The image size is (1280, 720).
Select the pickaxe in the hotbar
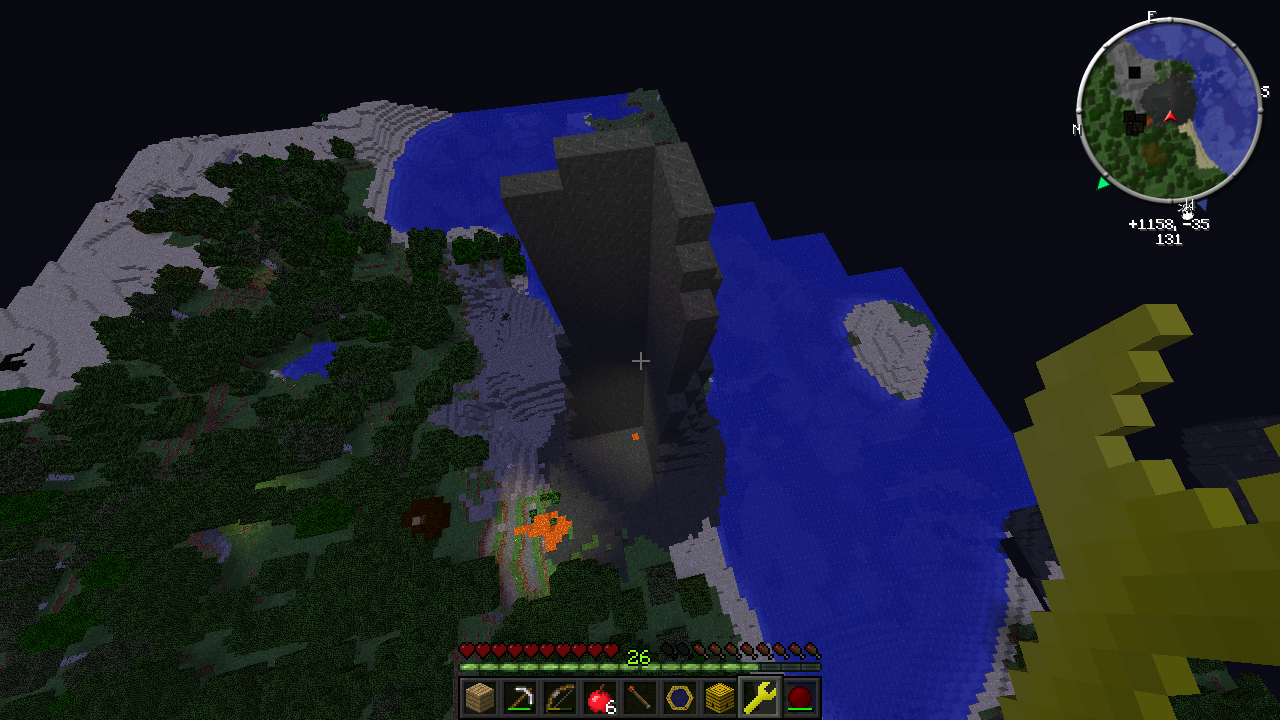pyautogui.click(x=520, y=697)
